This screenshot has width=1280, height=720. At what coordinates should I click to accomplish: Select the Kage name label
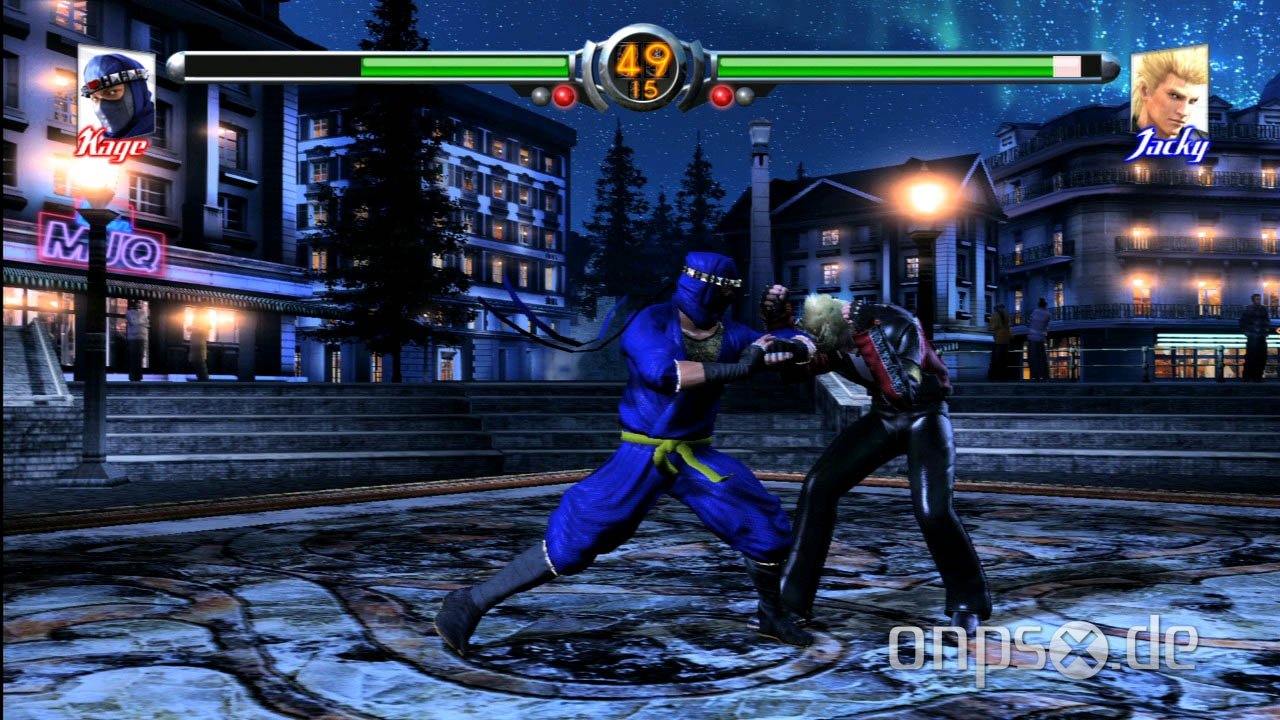(113, 145)
